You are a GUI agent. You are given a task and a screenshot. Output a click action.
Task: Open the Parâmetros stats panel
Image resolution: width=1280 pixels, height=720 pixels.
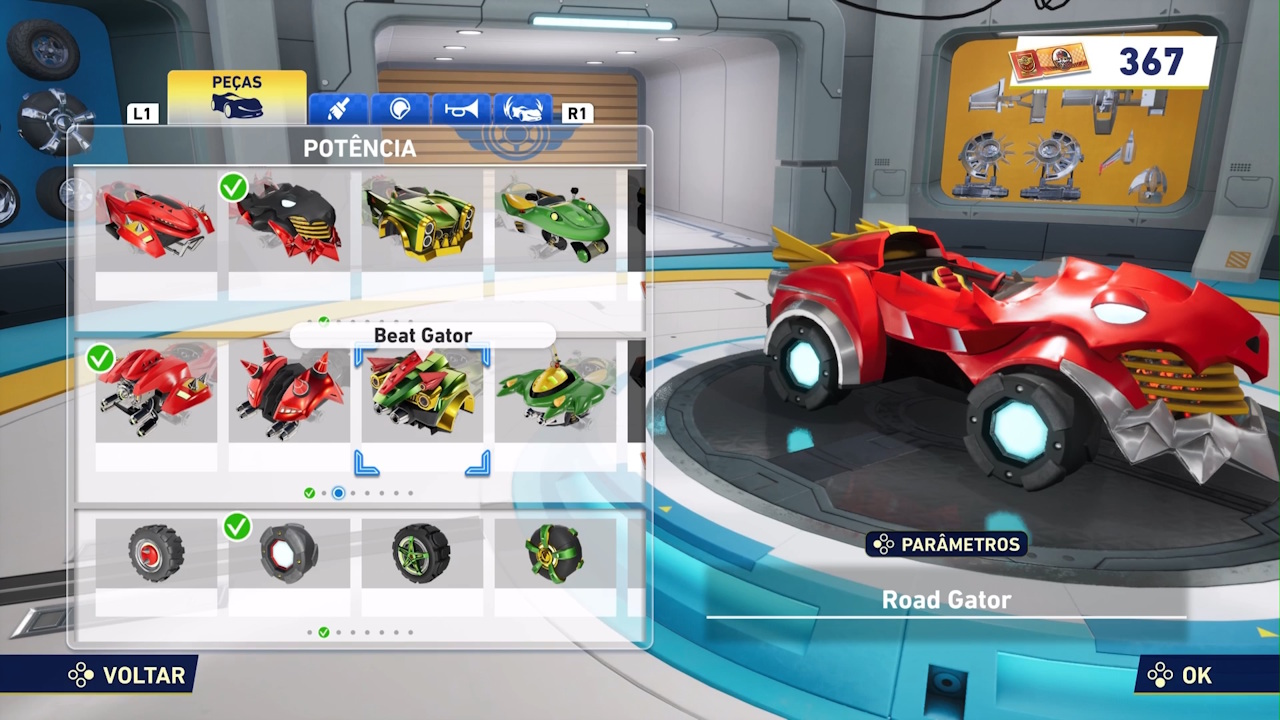(945, 545)
